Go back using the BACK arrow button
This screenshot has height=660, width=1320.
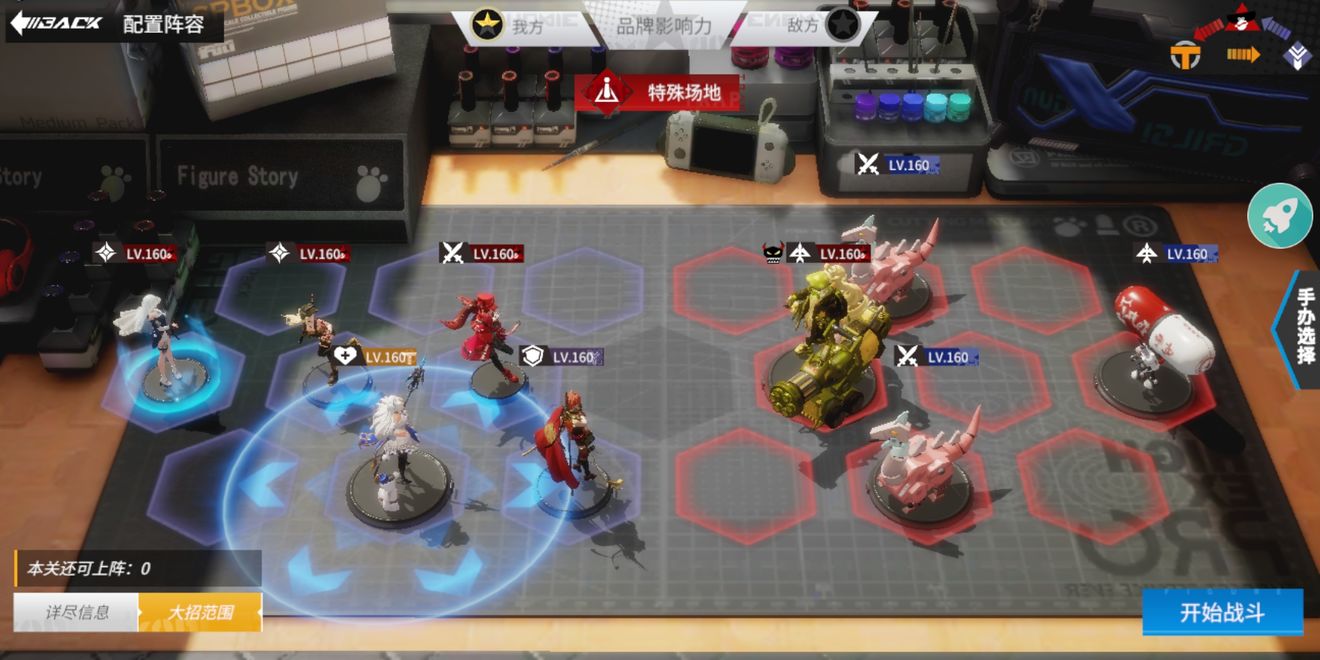[x=57, y=22]
